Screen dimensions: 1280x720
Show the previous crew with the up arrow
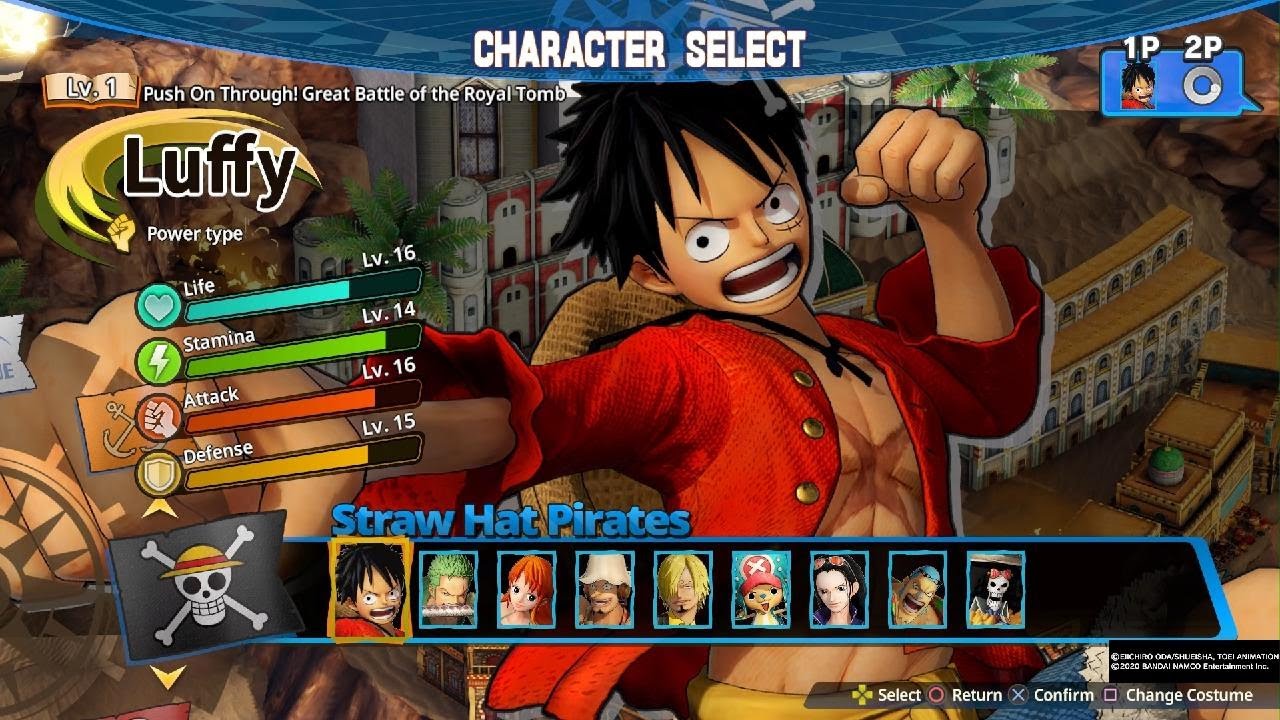[162, 509]
